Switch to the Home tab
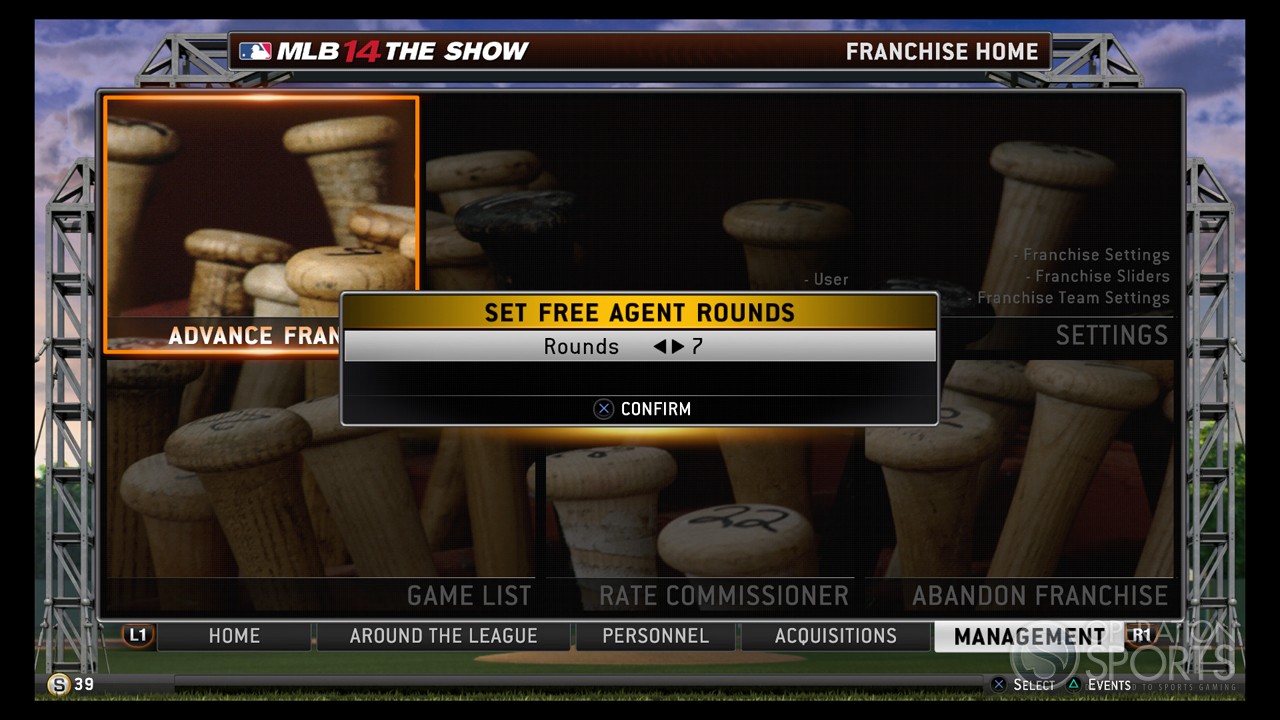 (x=234, y=636)
